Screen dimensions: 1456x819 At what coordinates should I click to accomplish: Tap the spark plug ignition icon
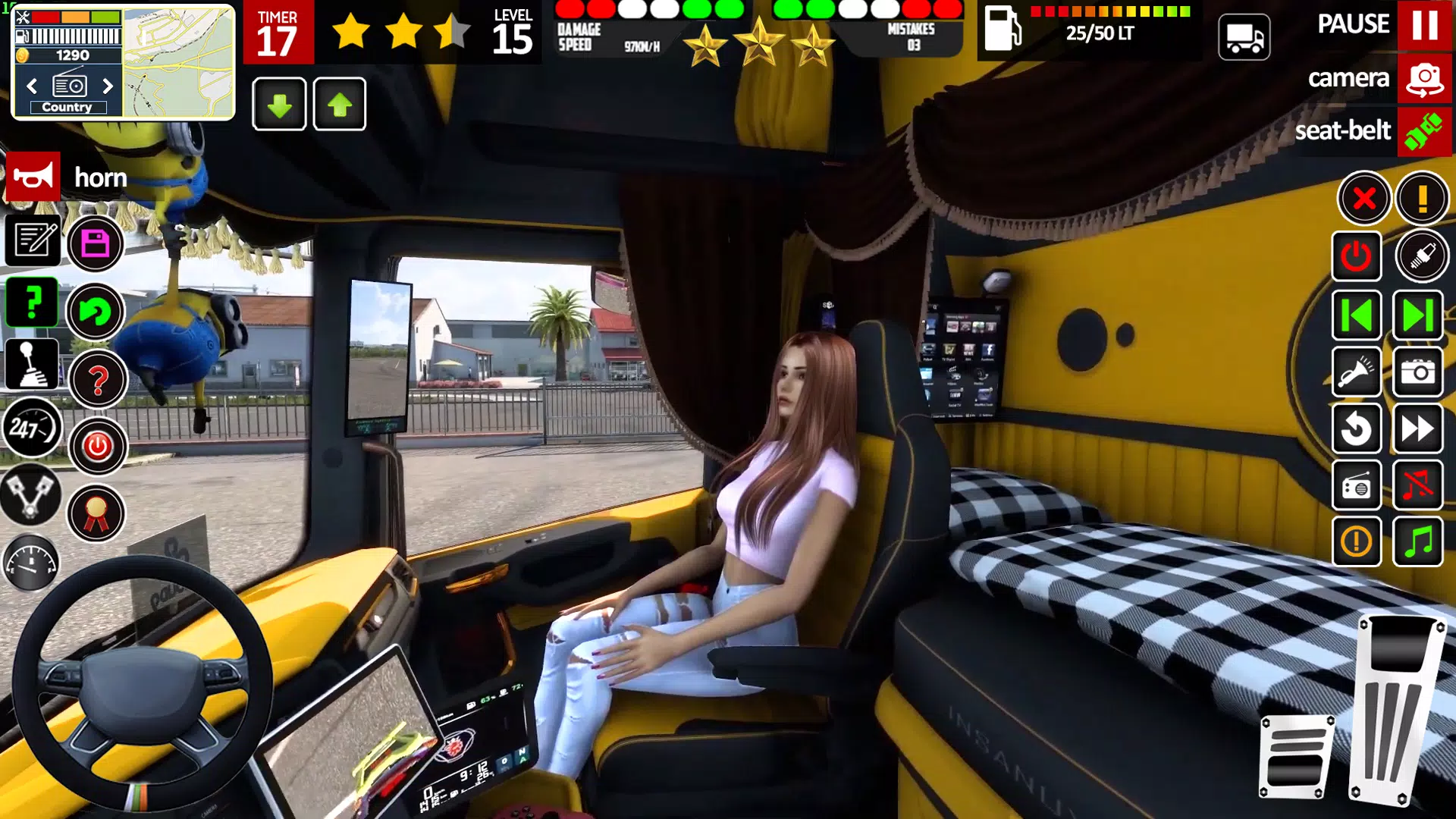1423,256
